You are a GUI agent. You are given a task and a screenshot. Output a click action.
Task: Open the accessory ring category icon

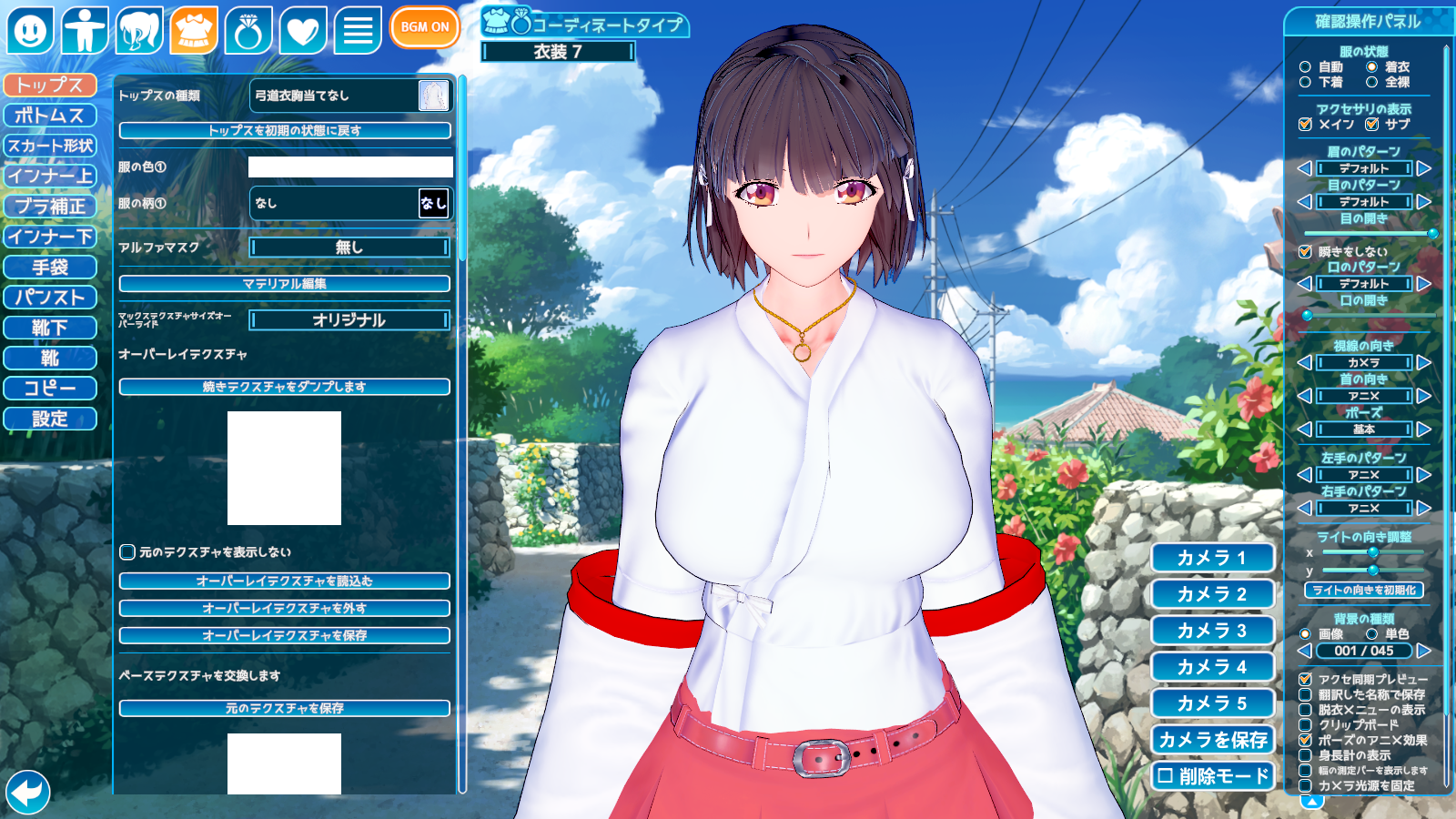(248, 30)
